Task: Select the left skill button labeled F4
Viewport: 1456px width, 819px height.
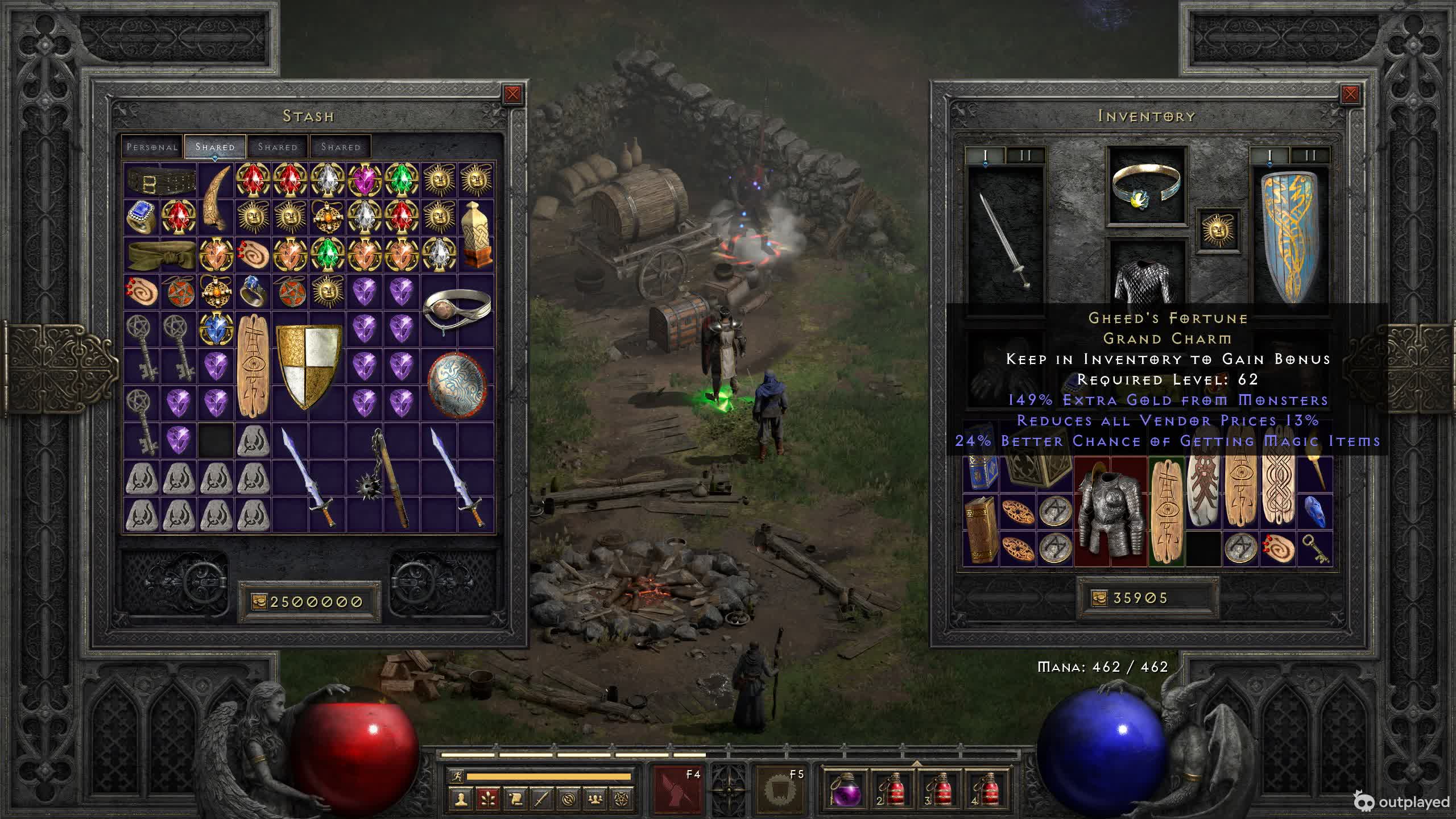Action: (678, 789)
